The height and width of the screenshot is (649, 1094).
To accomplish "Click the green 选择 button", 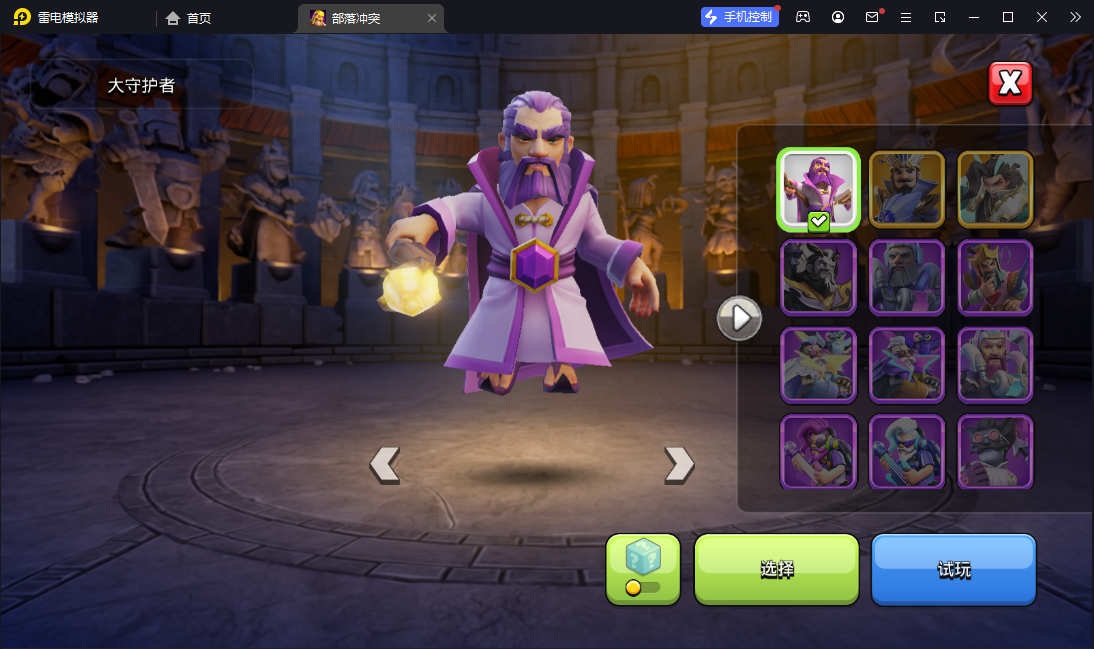I will pos(777,569).
